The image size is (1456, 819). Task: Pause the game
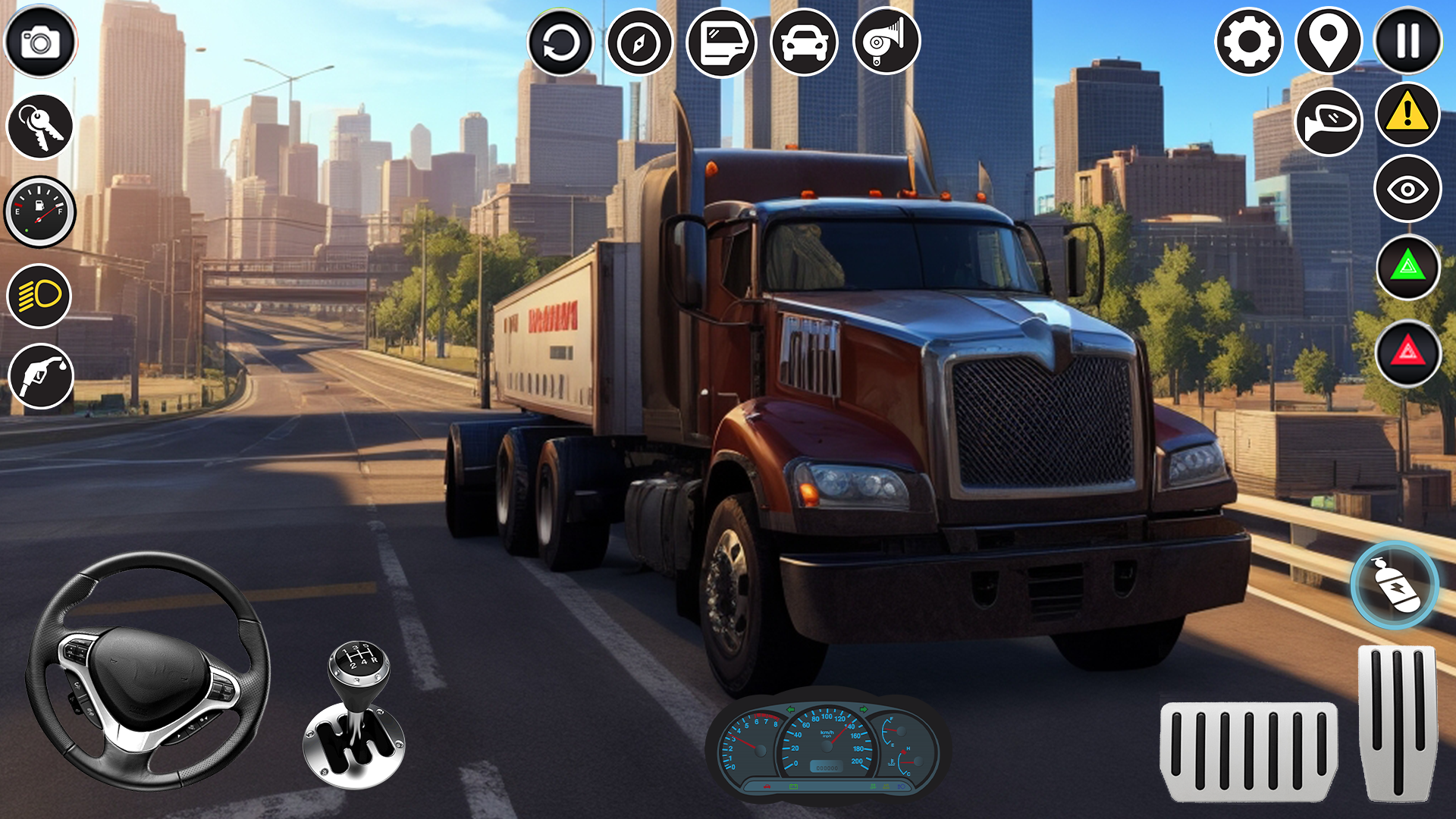[1408, 42]
